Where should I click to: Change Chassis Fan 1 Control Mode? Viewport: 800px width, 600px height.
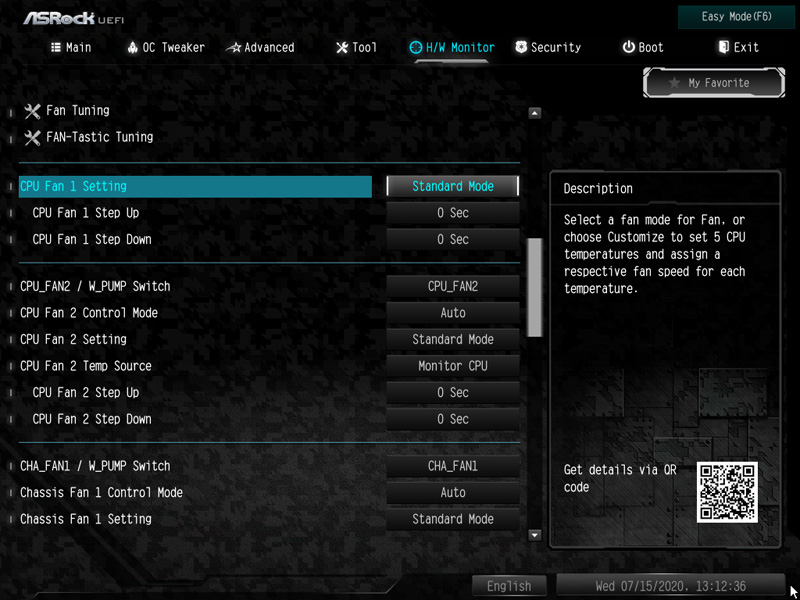pos(453,493)
